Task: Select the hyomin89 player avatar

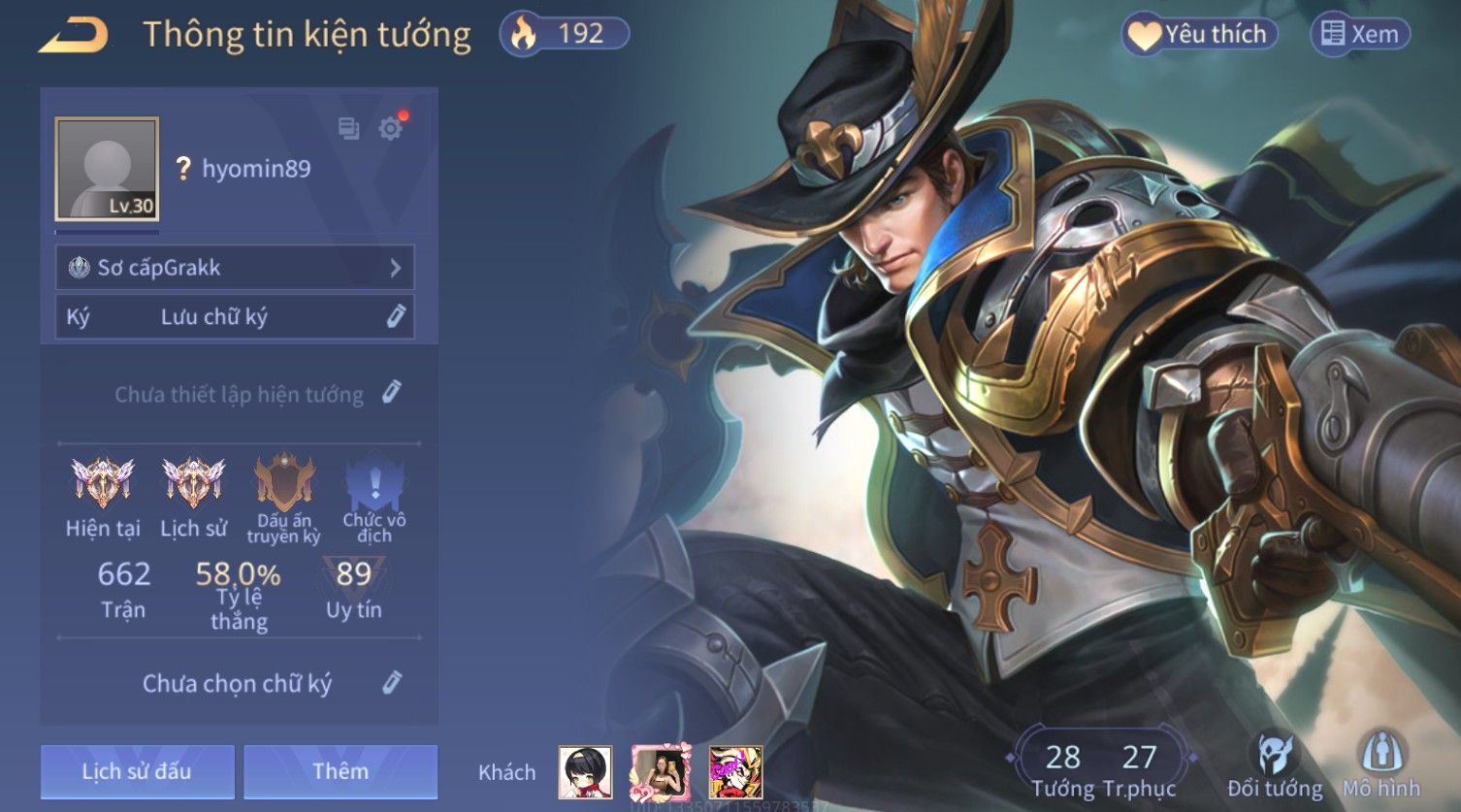Action: click(107, 169)
